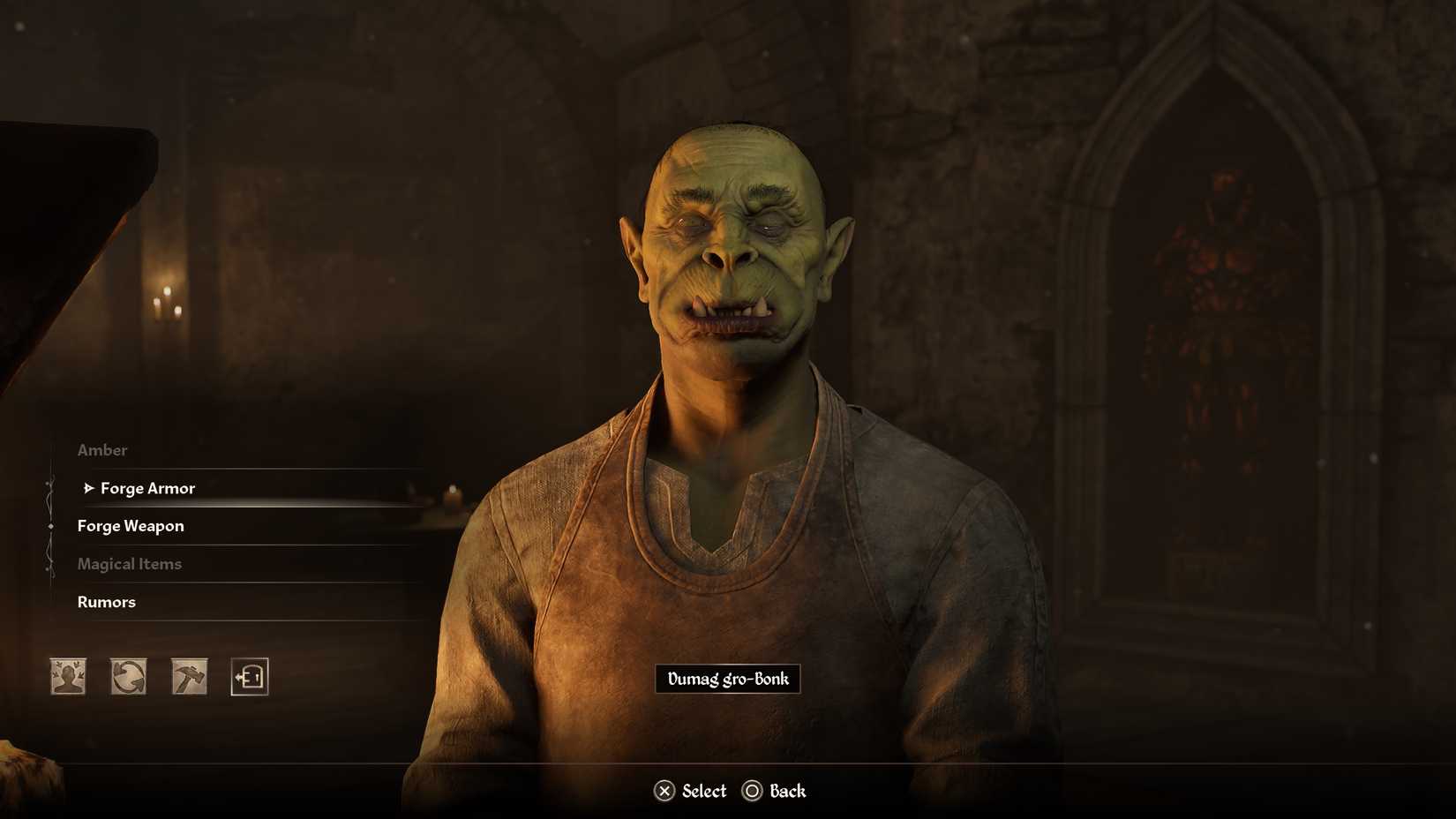Image resolution: width=1456 pixels, height=819 pixels.
Task: Click the Dumag gro-Bonk nameplate
Action: [x=727, y=680]
